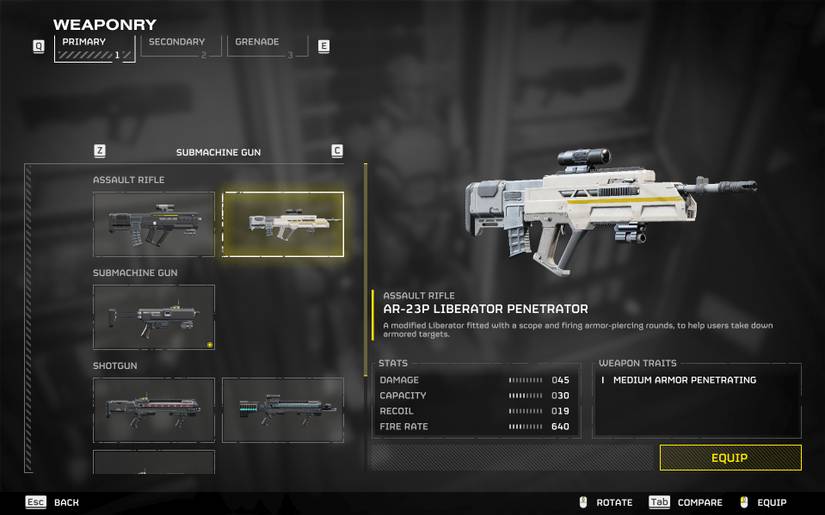
Task: Select the submachine gun weapon tile
Action: [154, 317]
